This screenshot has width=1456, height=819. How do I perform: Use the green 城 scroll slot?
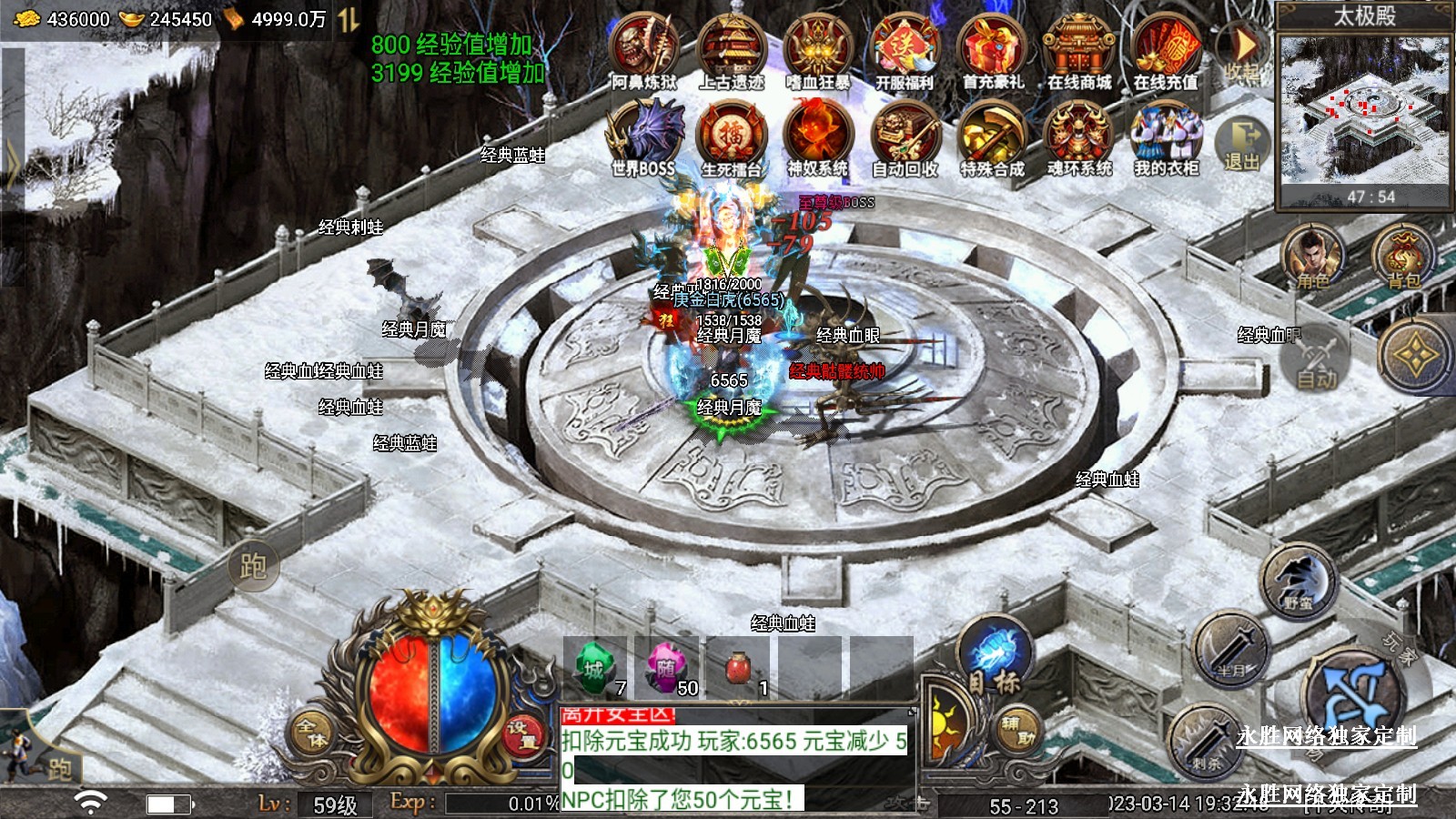pyautogui.click(x=595, y=669)
